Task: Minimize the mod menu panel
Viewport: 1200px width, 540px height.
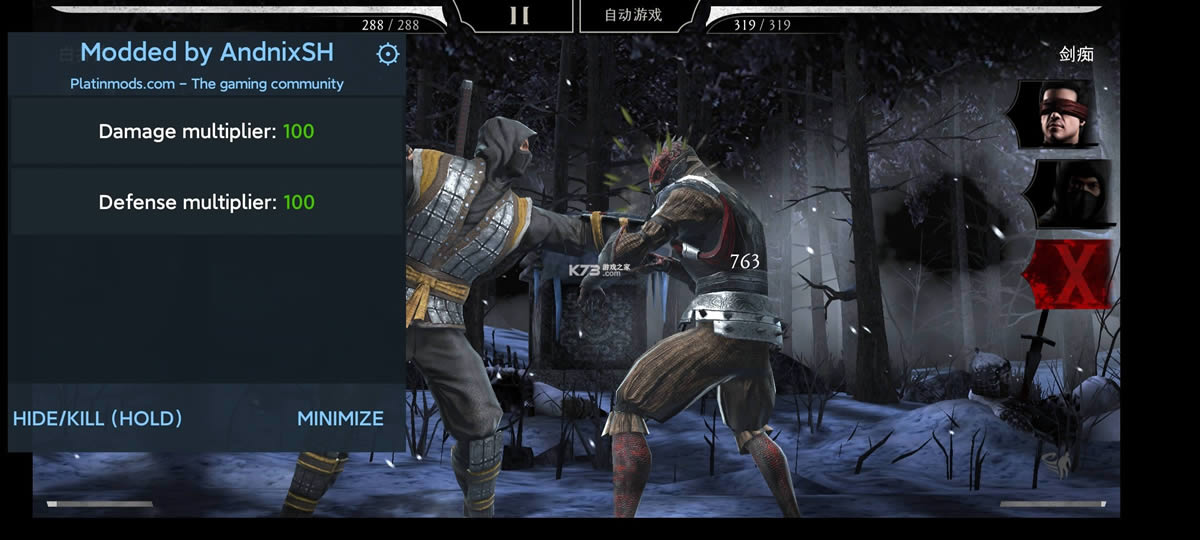Action: tap(340, 419)
